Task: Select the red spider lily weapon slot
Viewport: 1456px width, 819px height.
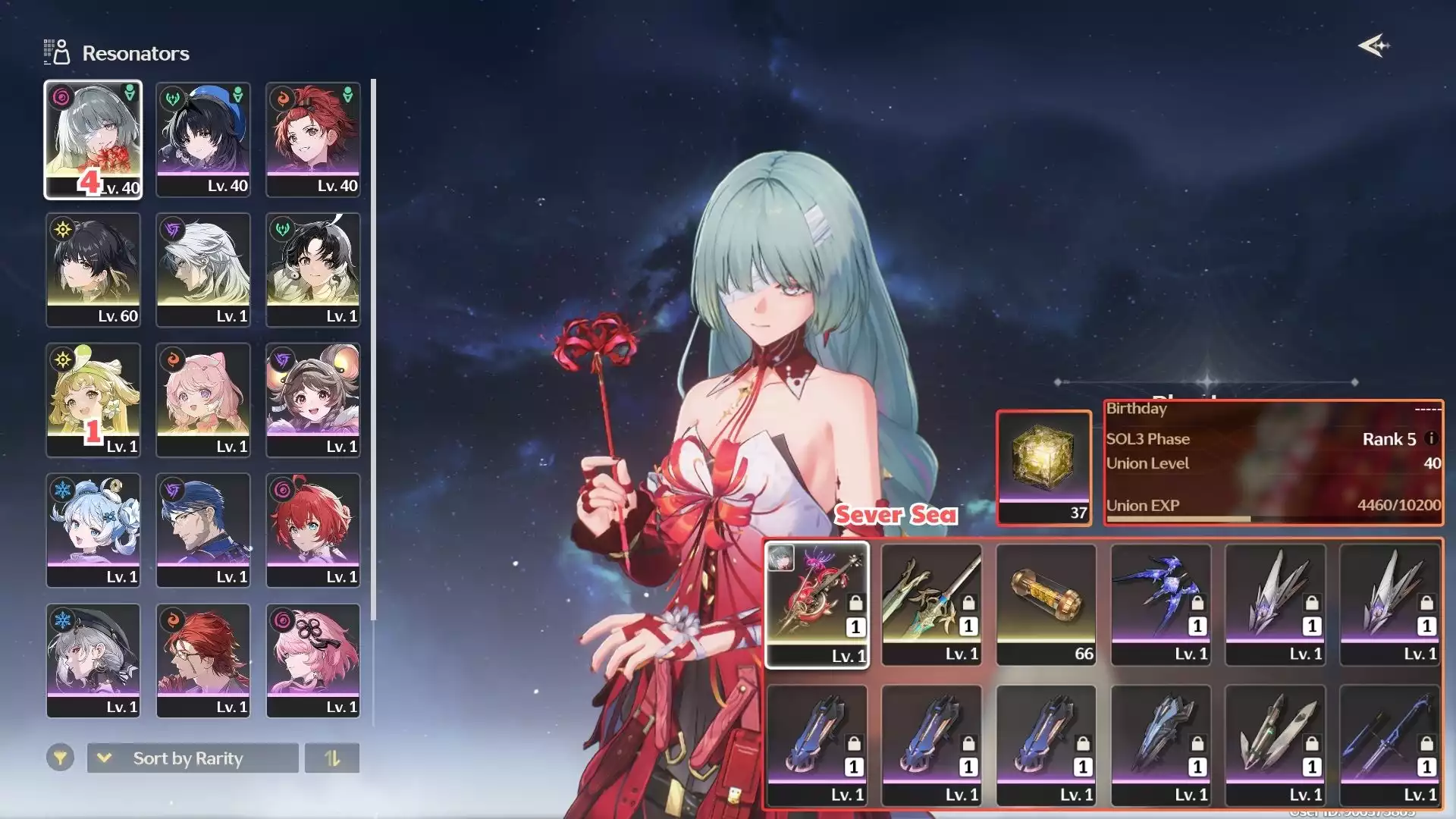Action: coord(817,604)
